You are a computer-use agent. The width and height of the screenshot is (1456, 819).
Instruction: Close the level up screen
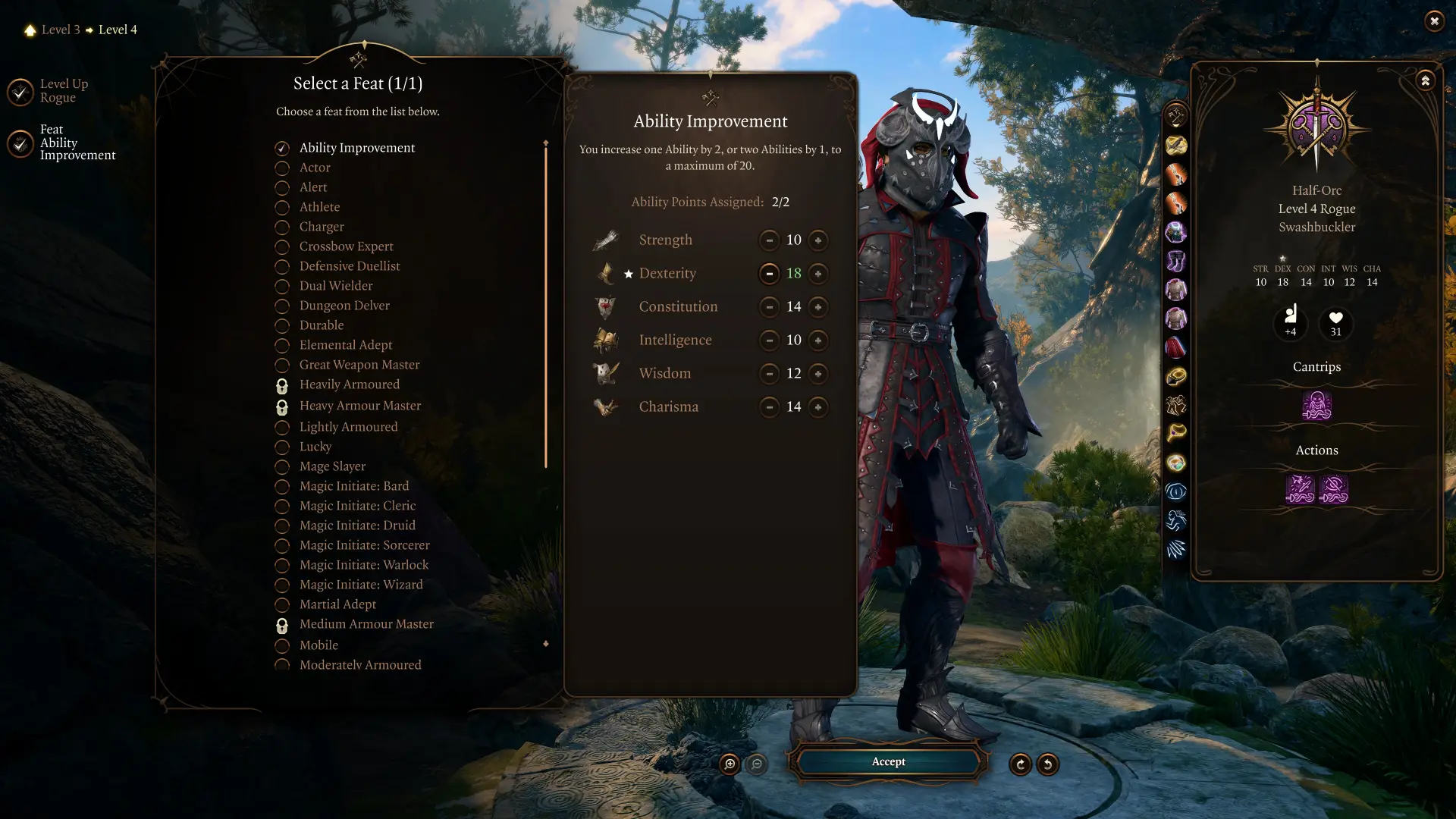tap(1434, 21)
